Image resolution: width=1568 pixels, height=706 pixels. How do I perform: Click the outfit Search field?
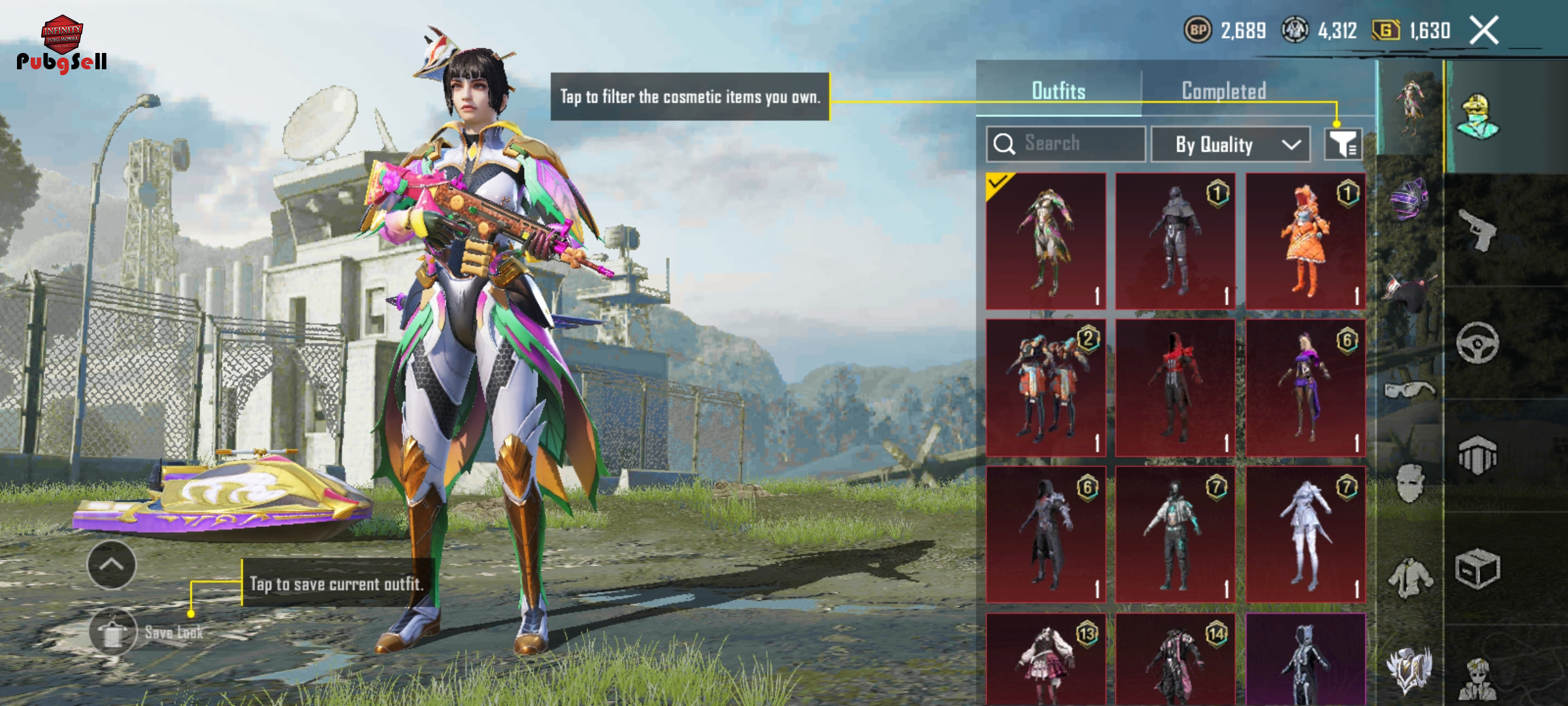(x=1066, y=144)
